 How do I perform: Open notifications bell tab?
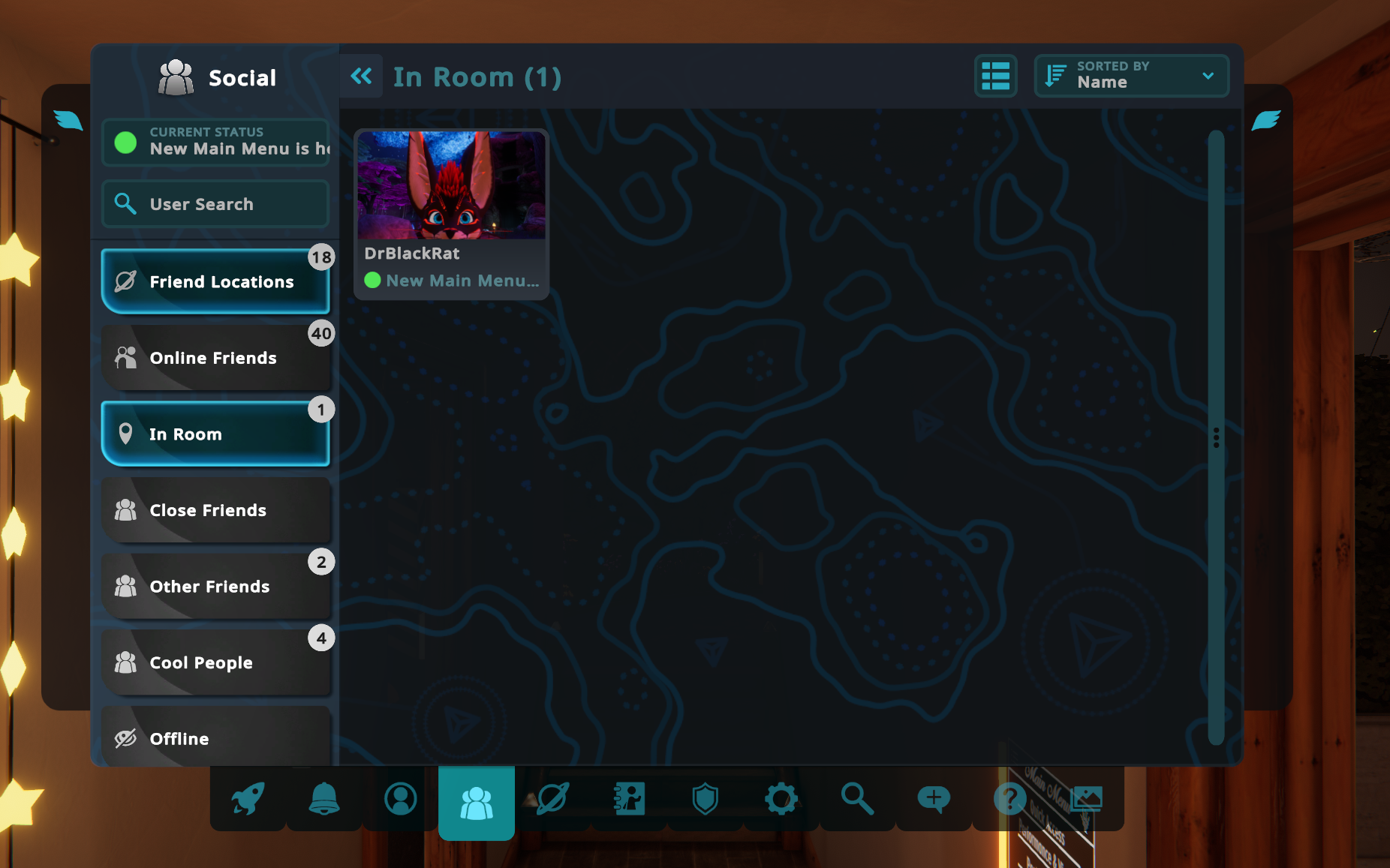pos(324,798)
